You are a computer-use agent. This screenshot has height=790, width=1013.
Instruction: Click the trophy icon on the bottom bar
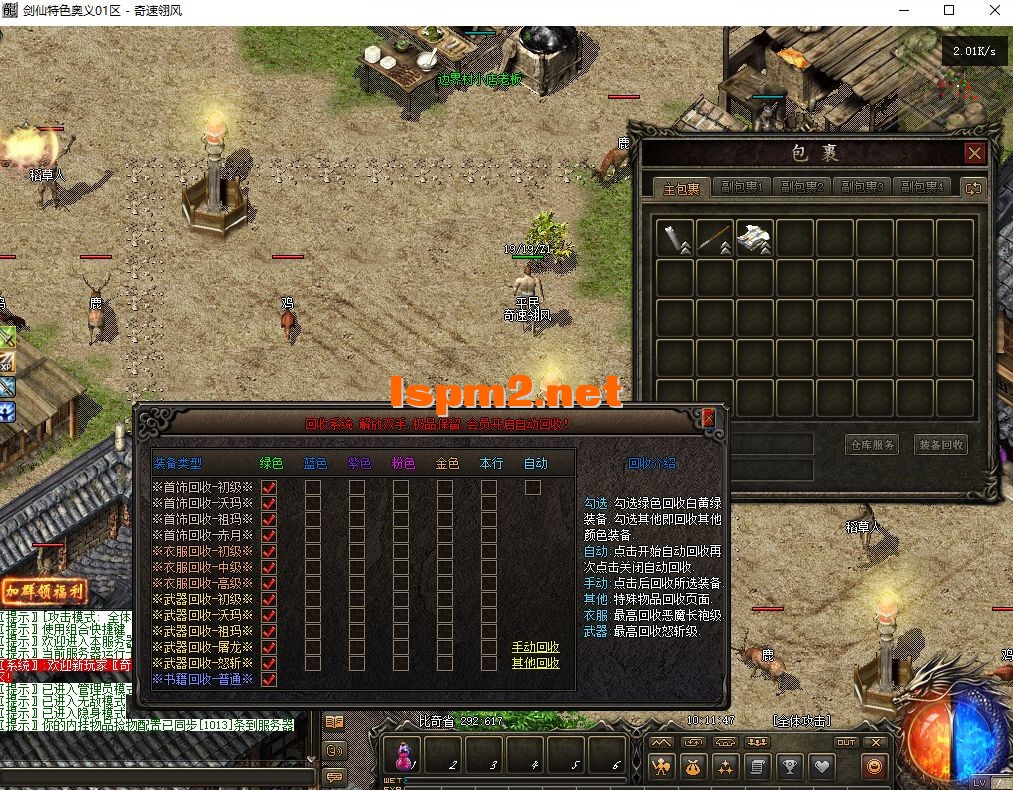pyautogui.click(x=790, y=767)
